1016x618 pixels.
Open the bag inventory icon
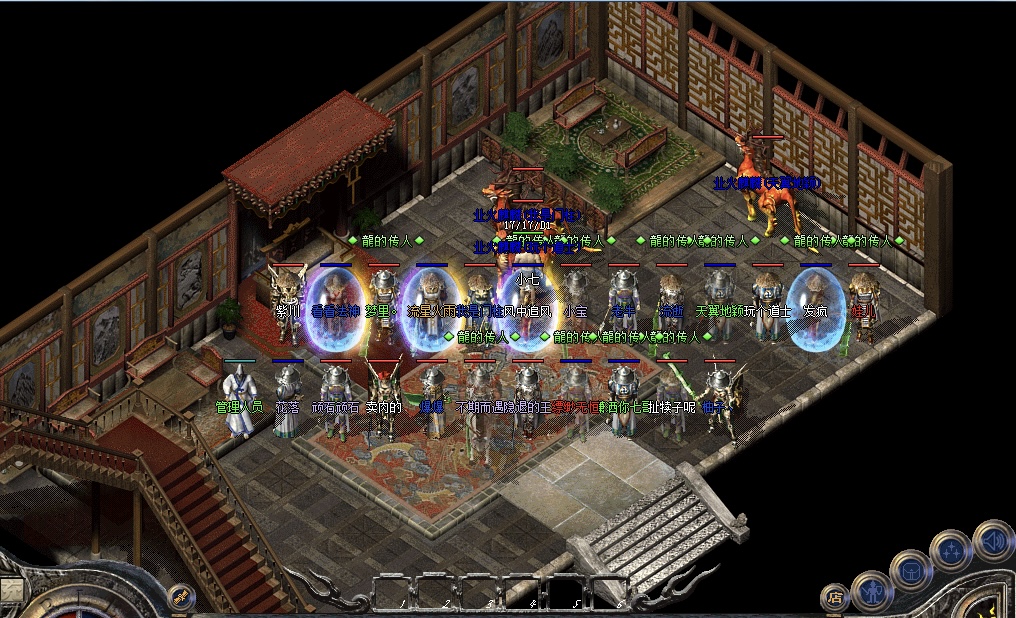pyautogui.click(x=911, y=569)
